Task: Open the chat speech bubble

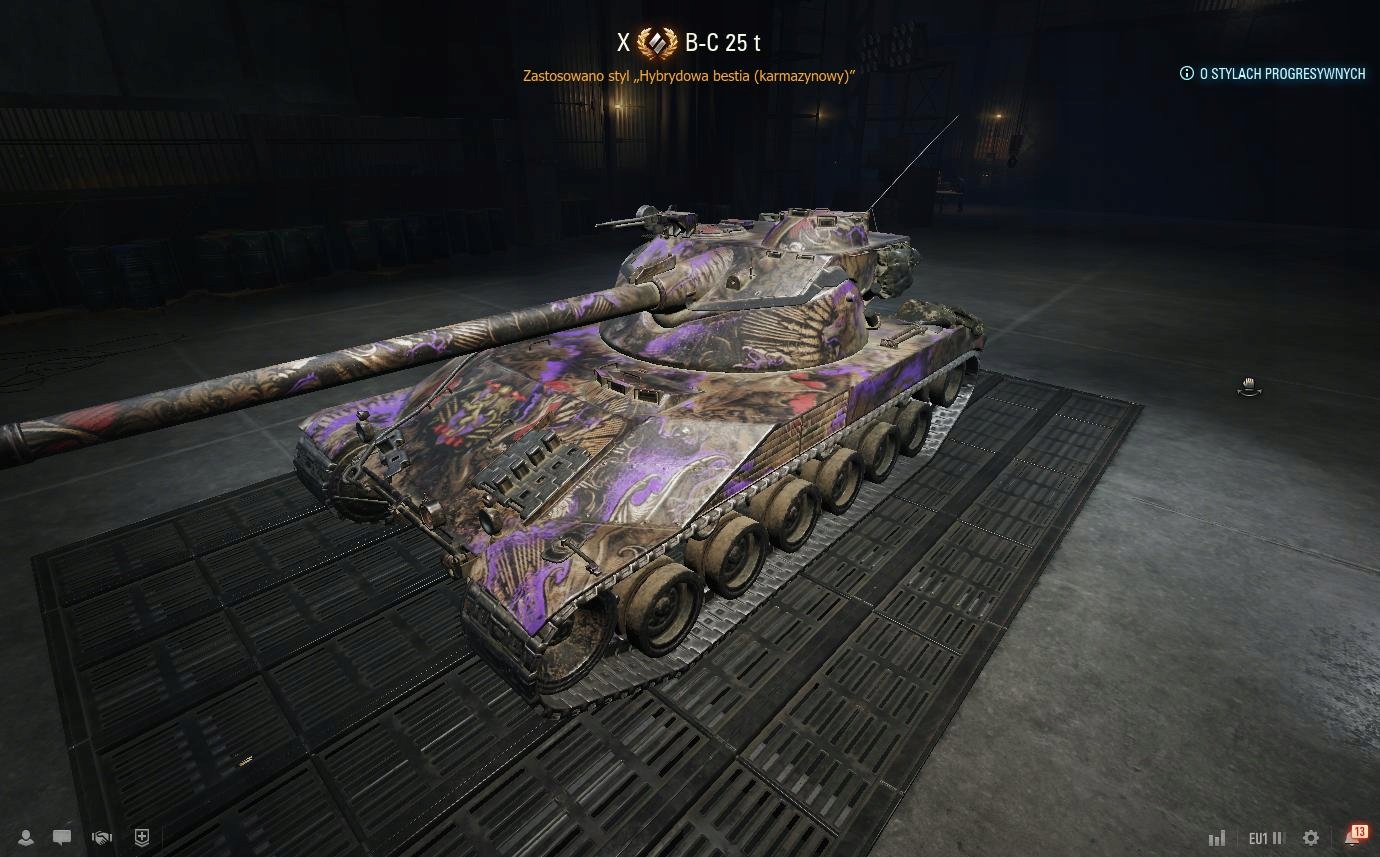Action: point(62,838)
